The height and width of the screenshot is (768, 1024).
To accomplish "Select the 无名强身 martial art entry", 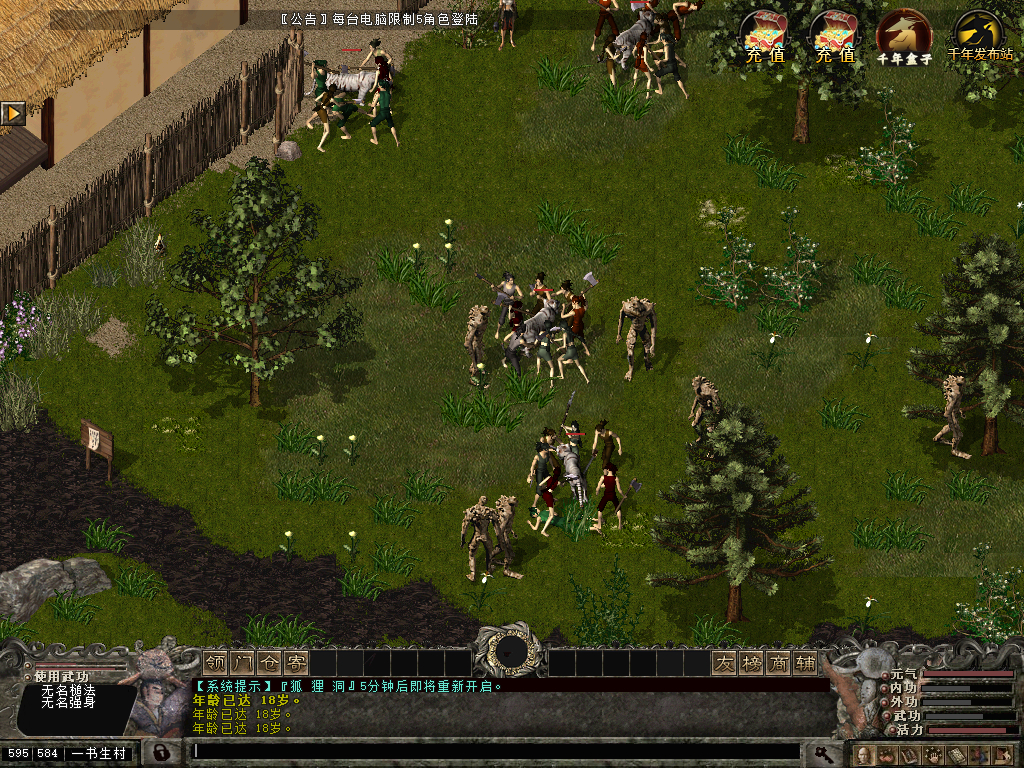I will click(x=68, y=703).
